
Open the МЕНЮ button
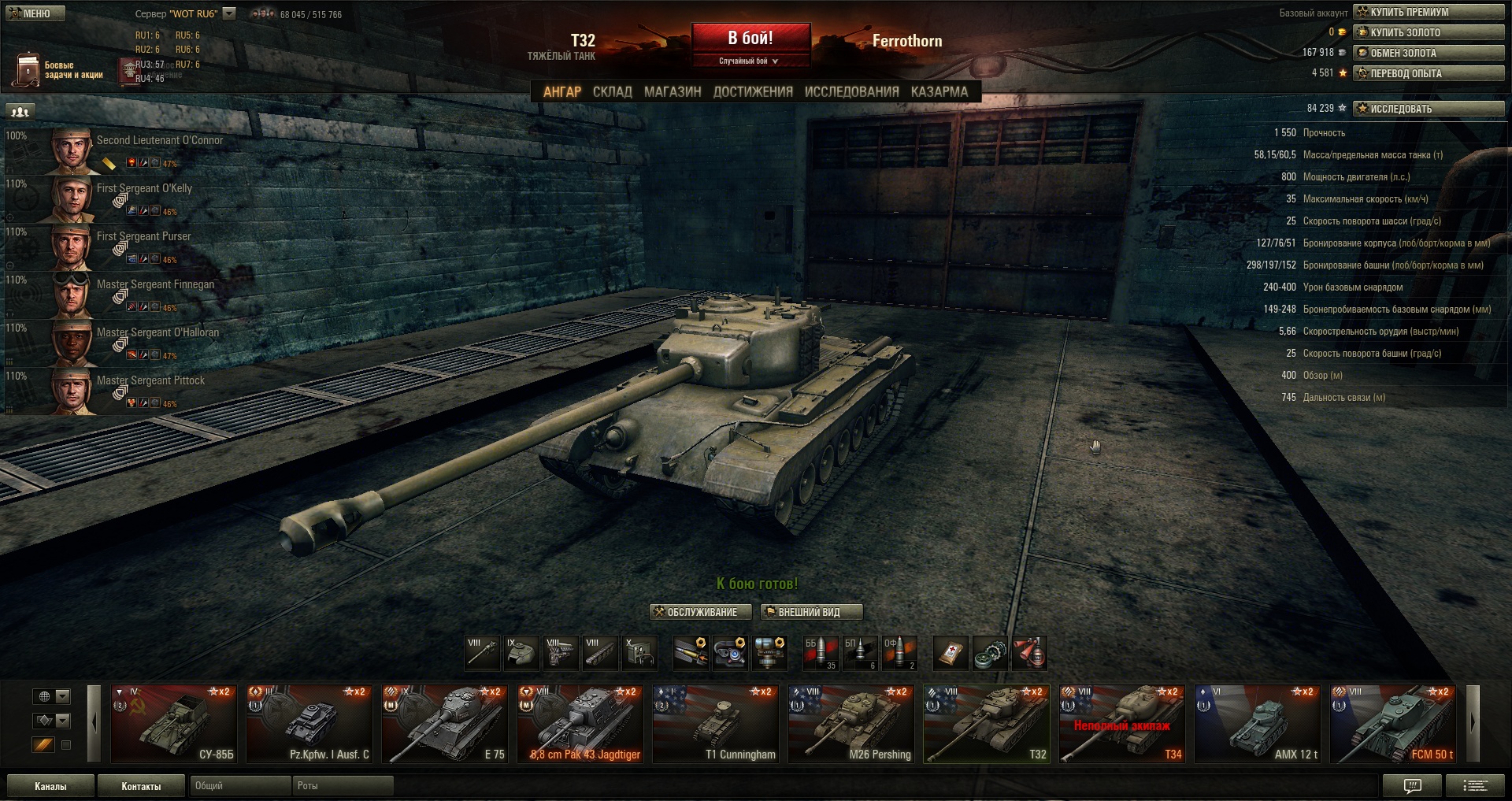point(35,13)
